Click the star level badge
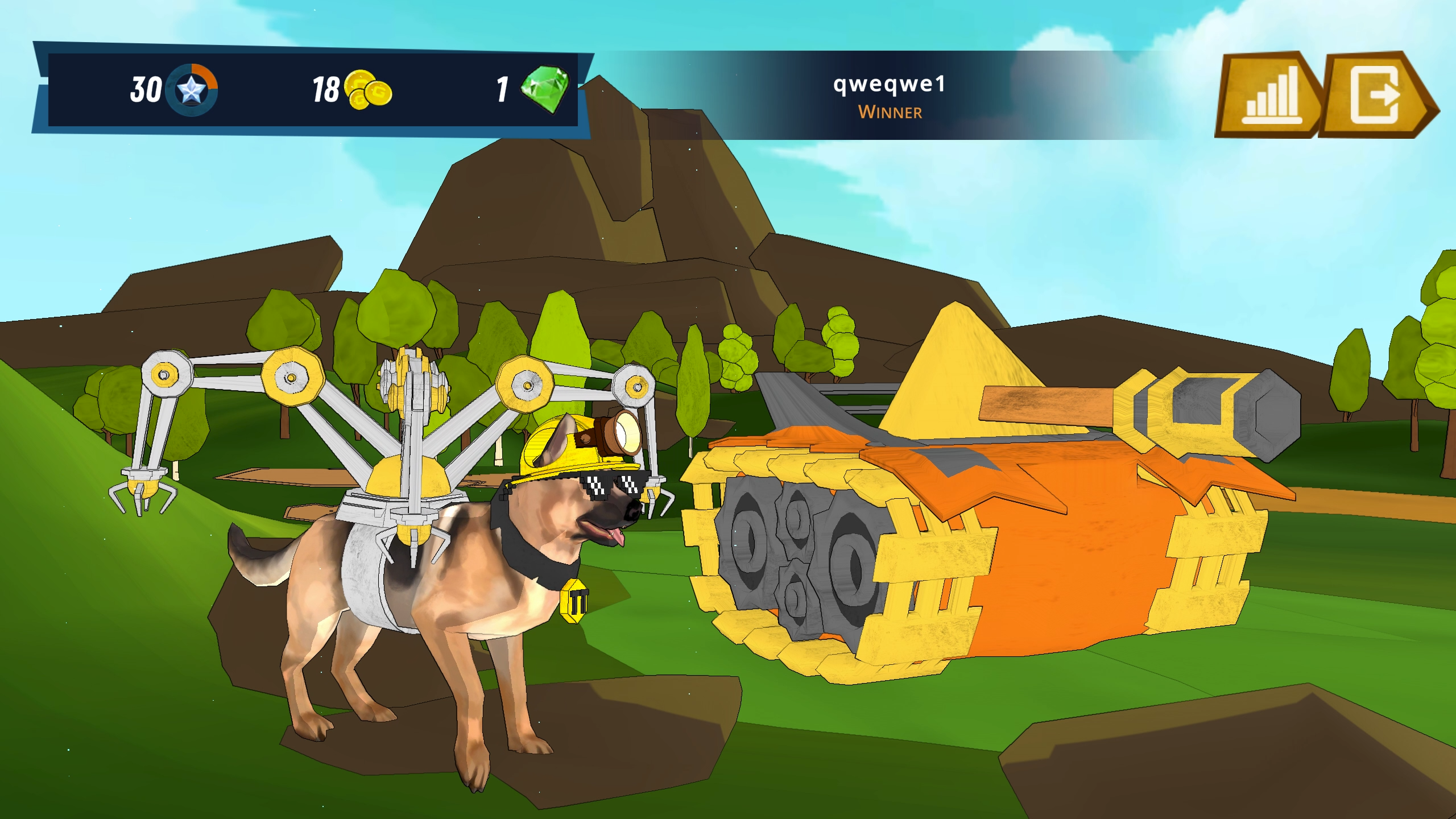1456x819 pixels. 192,90
